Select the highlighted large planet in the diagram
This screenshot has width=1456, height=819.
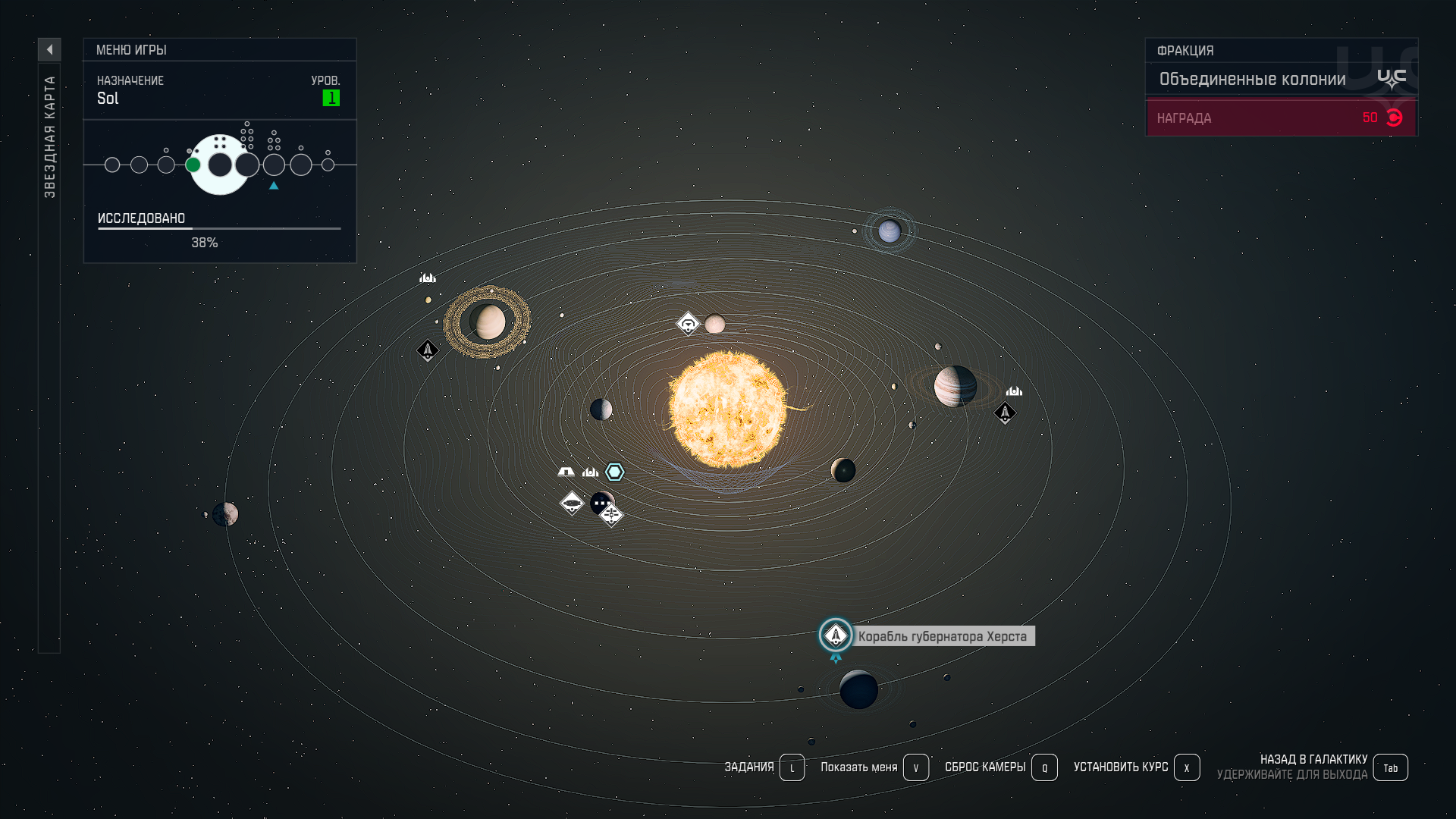220,165
